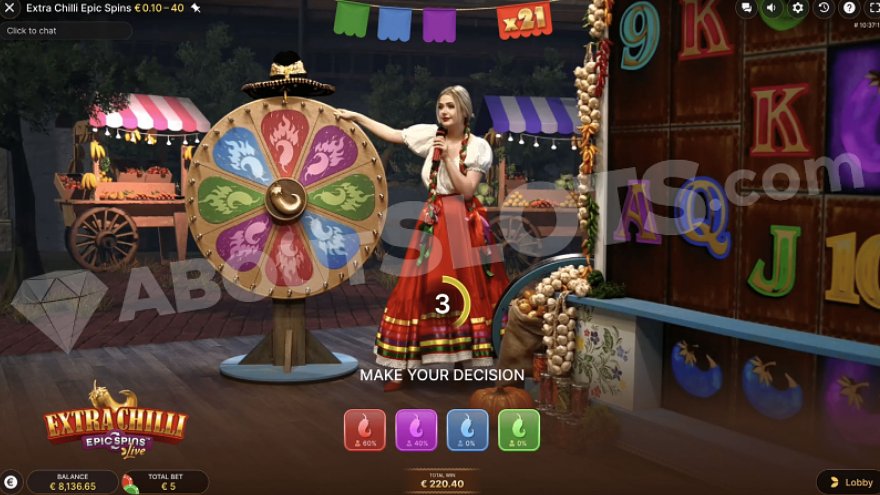The height and width of the screenshot is (495, 880).
Task: Click the chat input field
Action: [66, 31]
